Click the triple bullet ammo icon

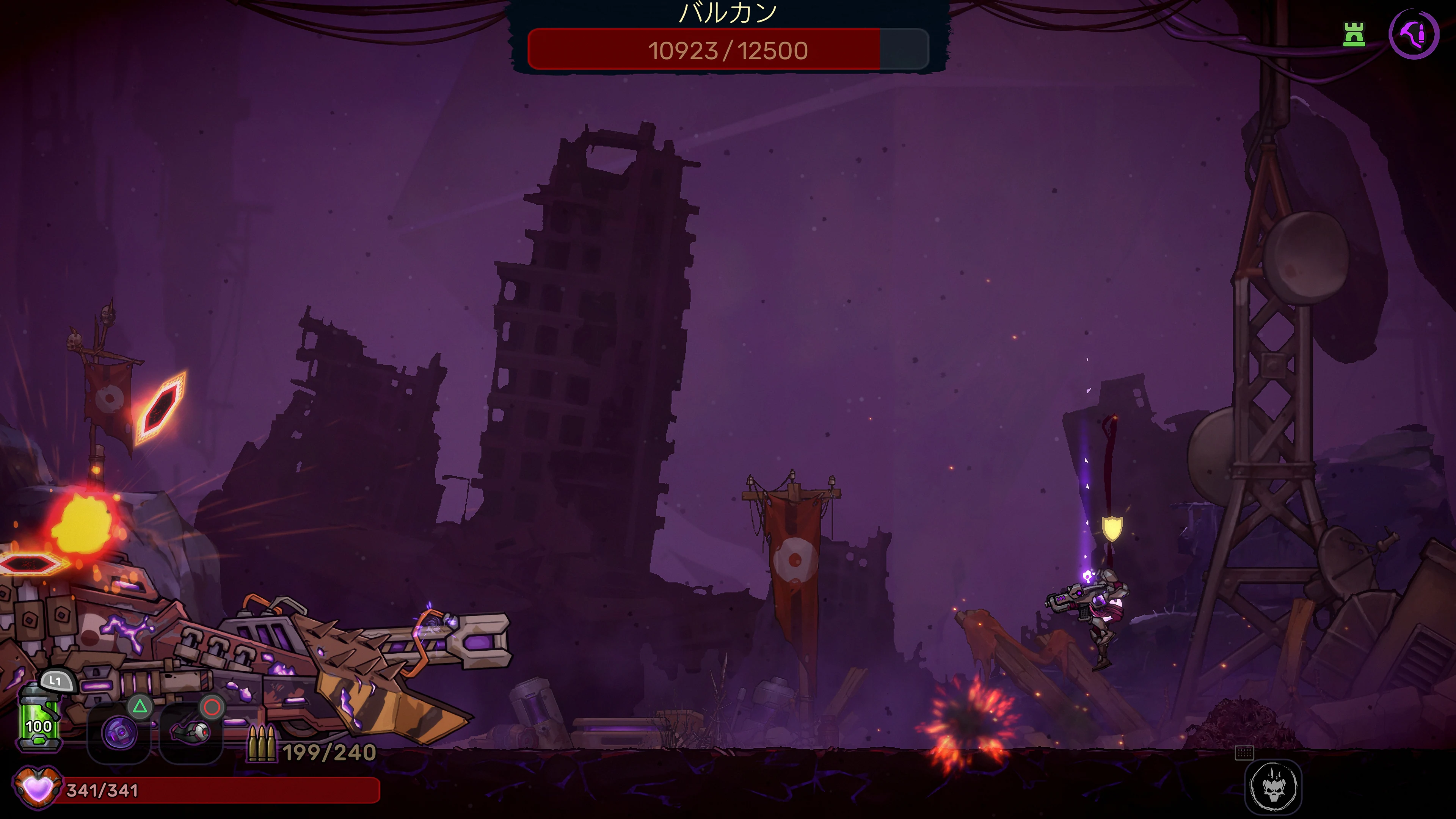(x=262, y=744)
